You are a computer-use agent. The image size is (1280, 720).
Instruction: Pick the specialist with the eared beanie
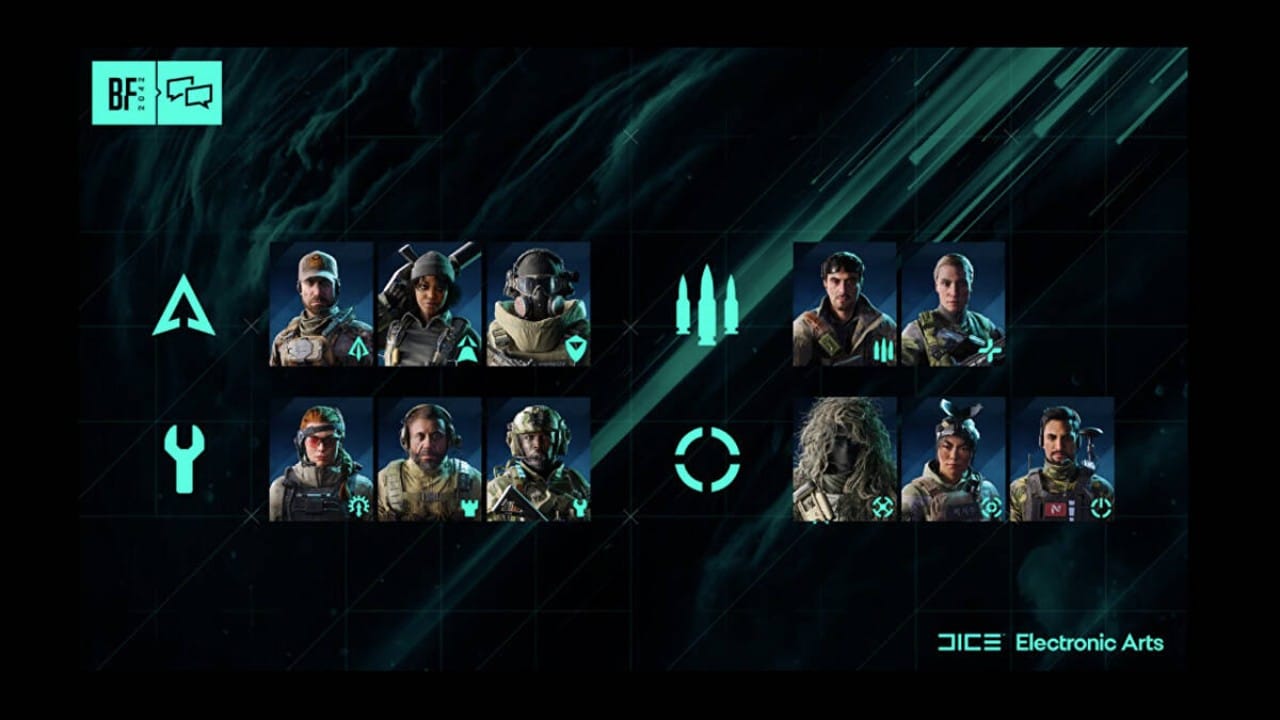tap(953, 459)
